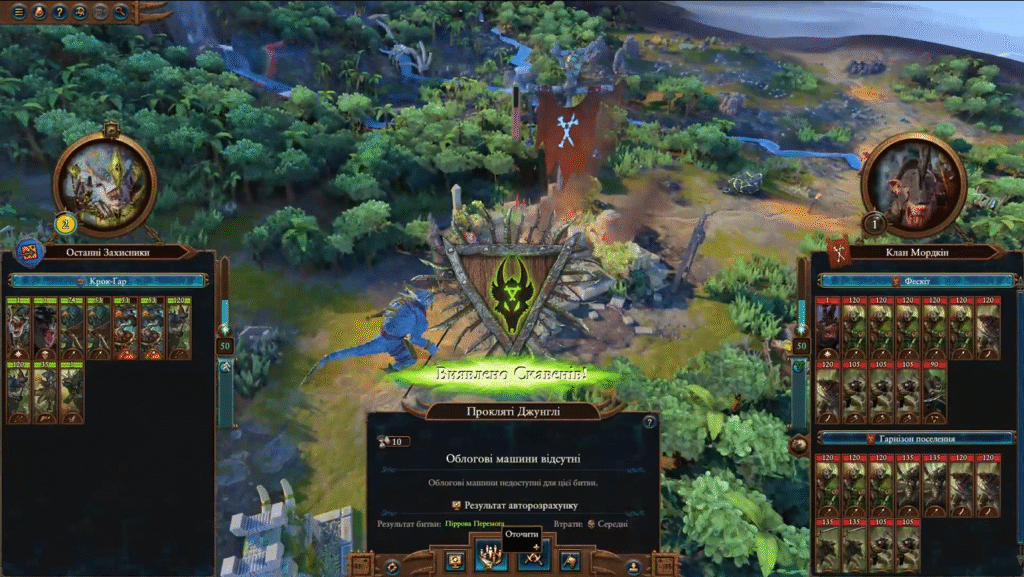Viewport: 1024px width, 577px height.
Task: Click the round save icon button
Action: (634, 566)
